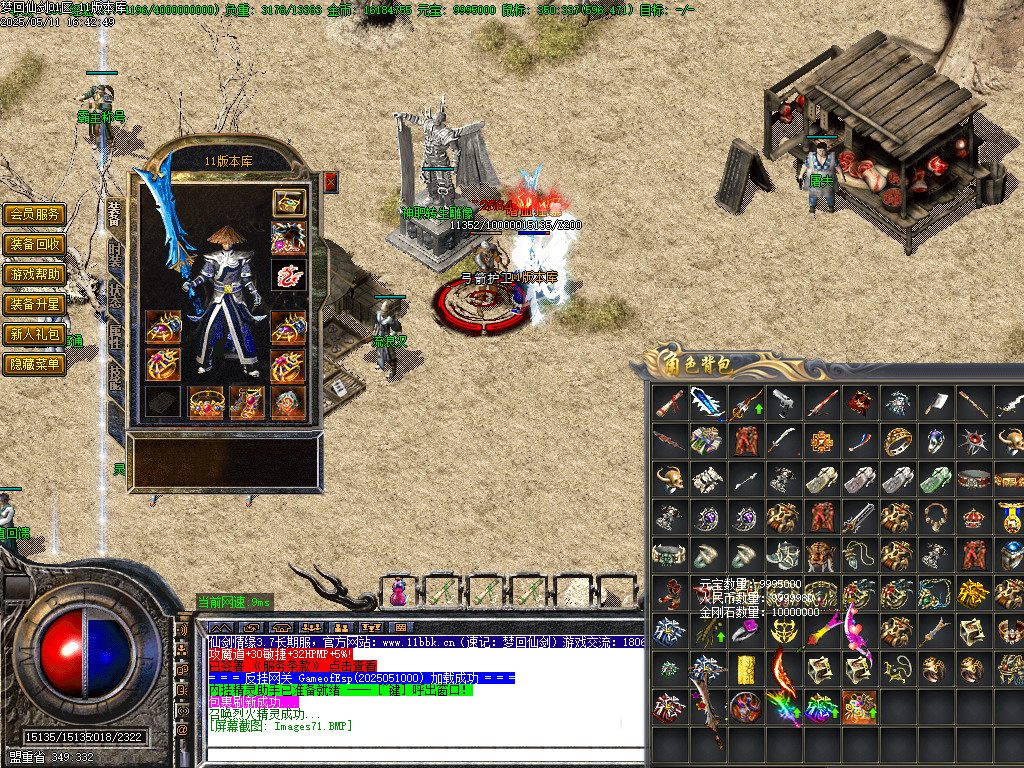The width and height of the screenshot is (1024, 768).
Task: Toggle the 隐藏菜单 hide menu button
Action: 35,364
